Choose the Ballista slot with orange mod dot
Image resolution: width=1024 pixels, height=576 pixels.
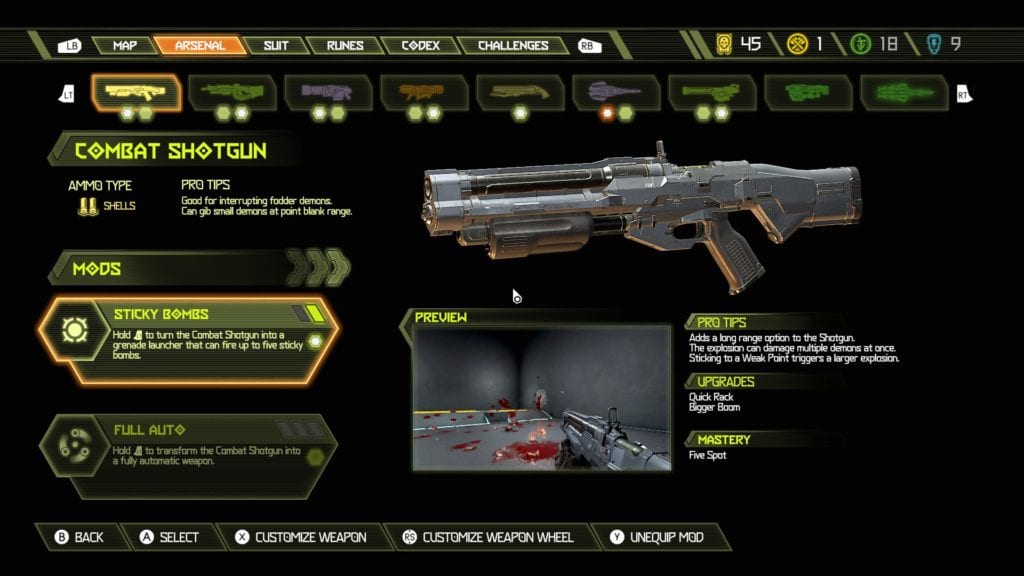616,92
